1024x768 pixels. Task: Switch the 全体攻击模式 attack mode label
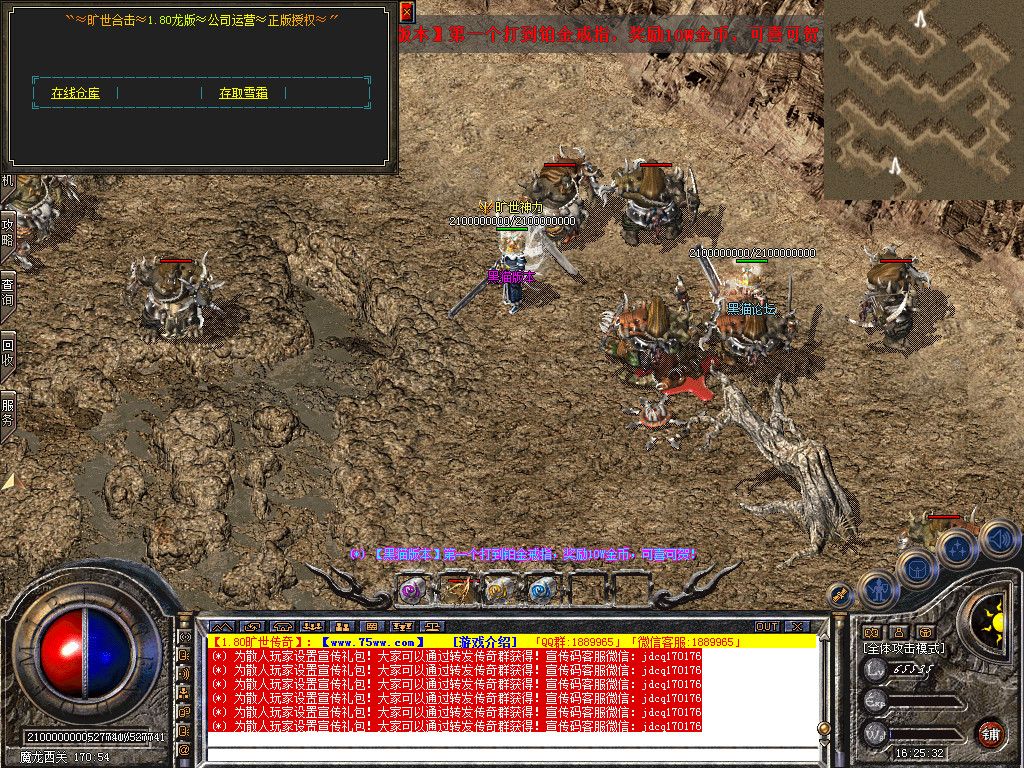904,648
